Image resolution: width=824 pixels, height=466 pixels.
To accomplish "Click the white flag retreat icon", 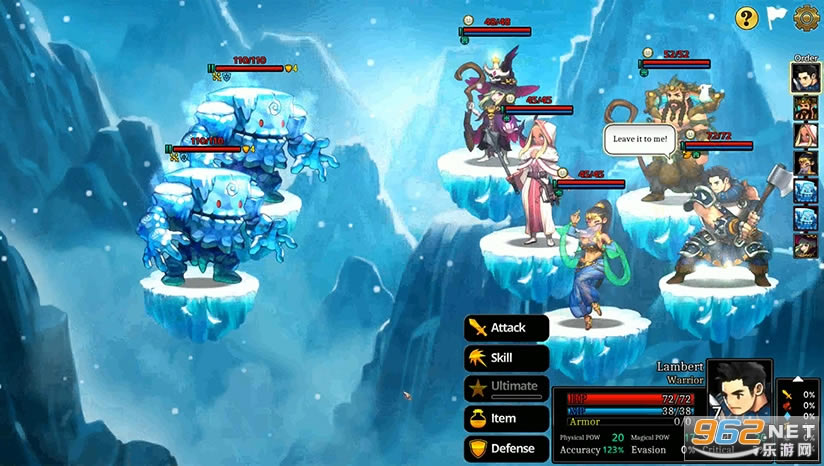I will [x=776, y=17].
